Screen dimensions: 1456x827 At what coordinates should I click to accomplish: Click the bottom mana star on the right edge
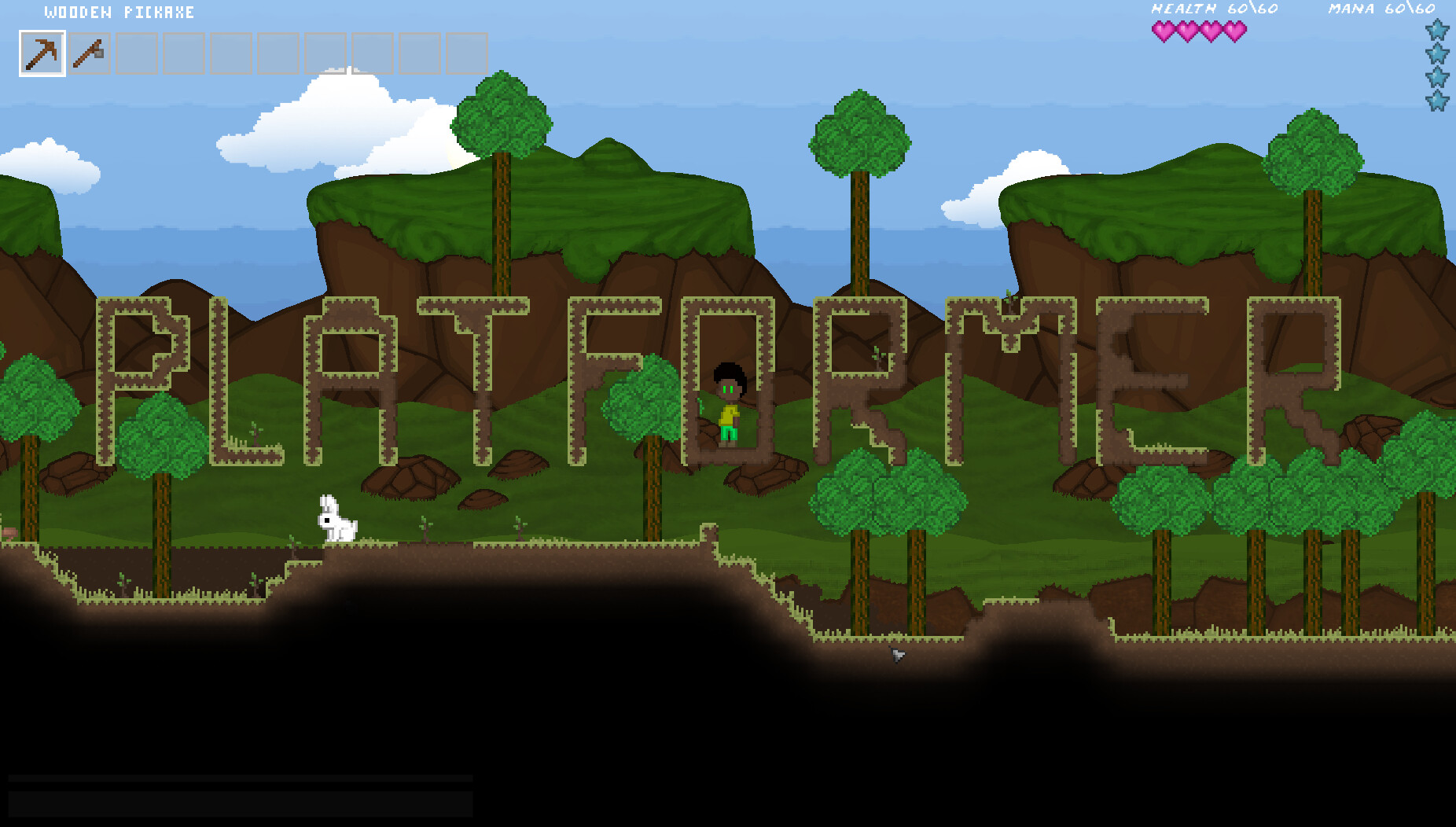[1438, 102]
